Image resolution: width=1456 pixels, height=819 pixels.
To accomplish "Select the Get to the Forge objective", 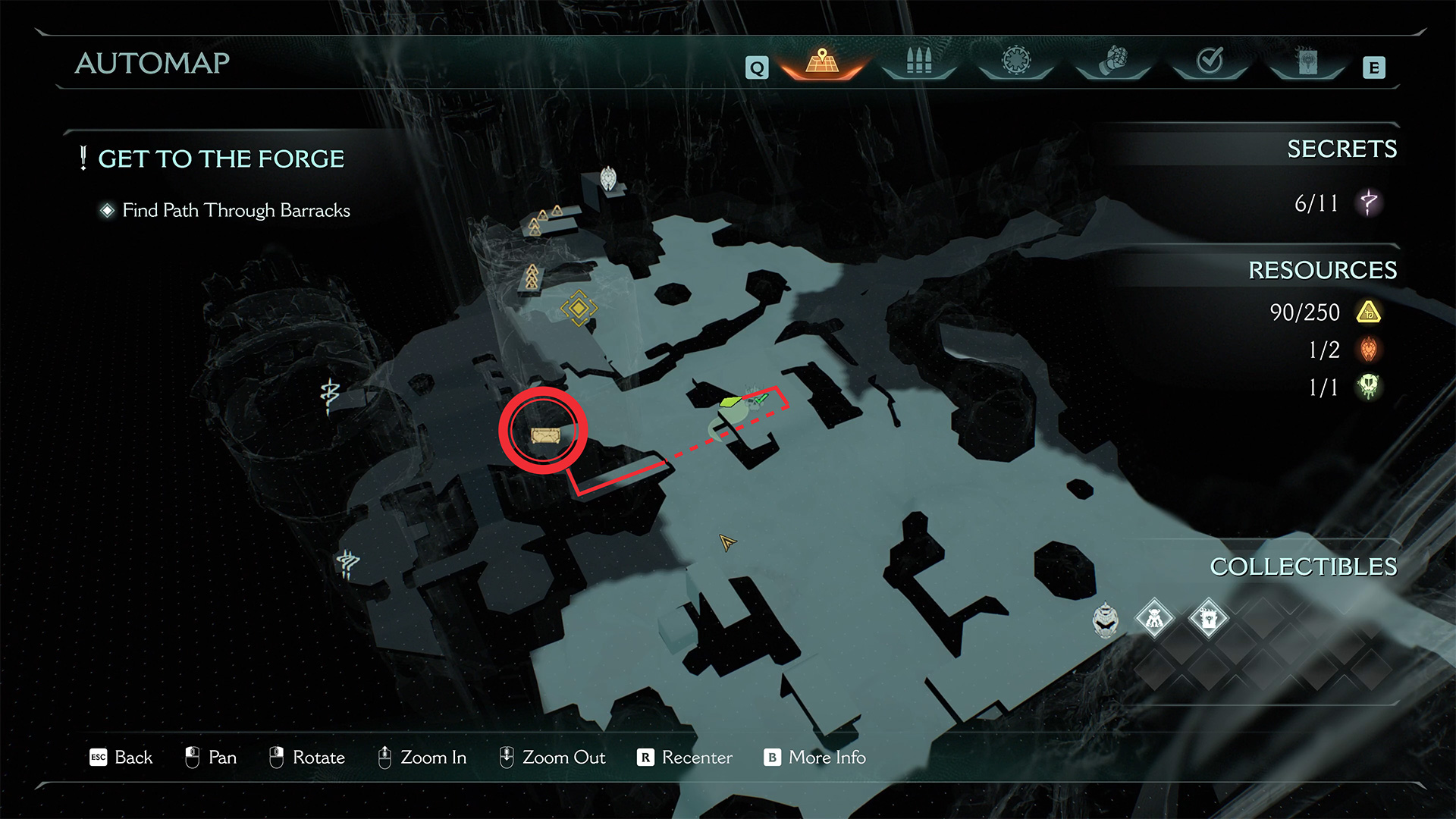I will (x=221, y=159).
